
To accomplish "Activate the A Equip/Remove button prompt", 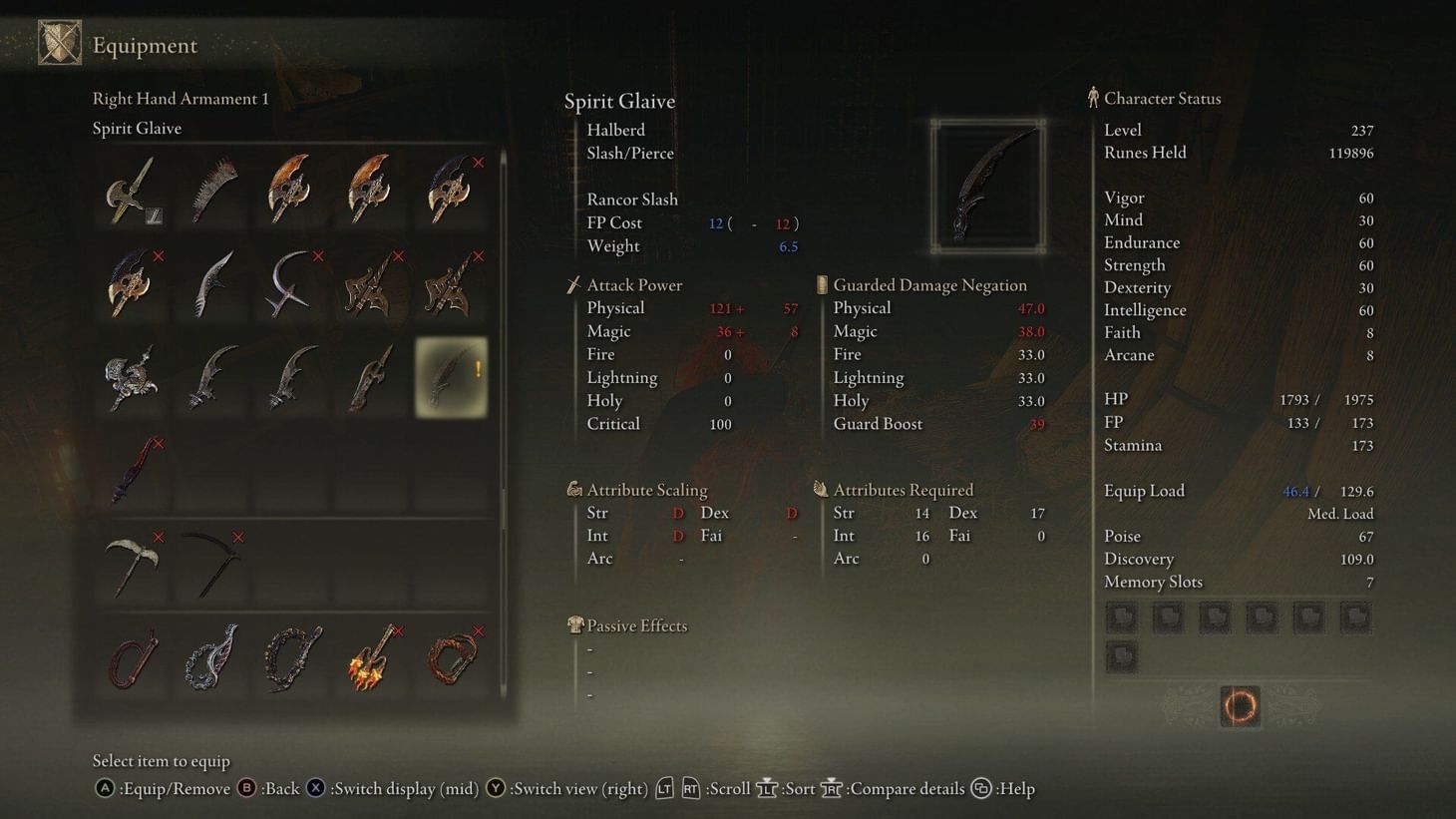I will (103, 788).
